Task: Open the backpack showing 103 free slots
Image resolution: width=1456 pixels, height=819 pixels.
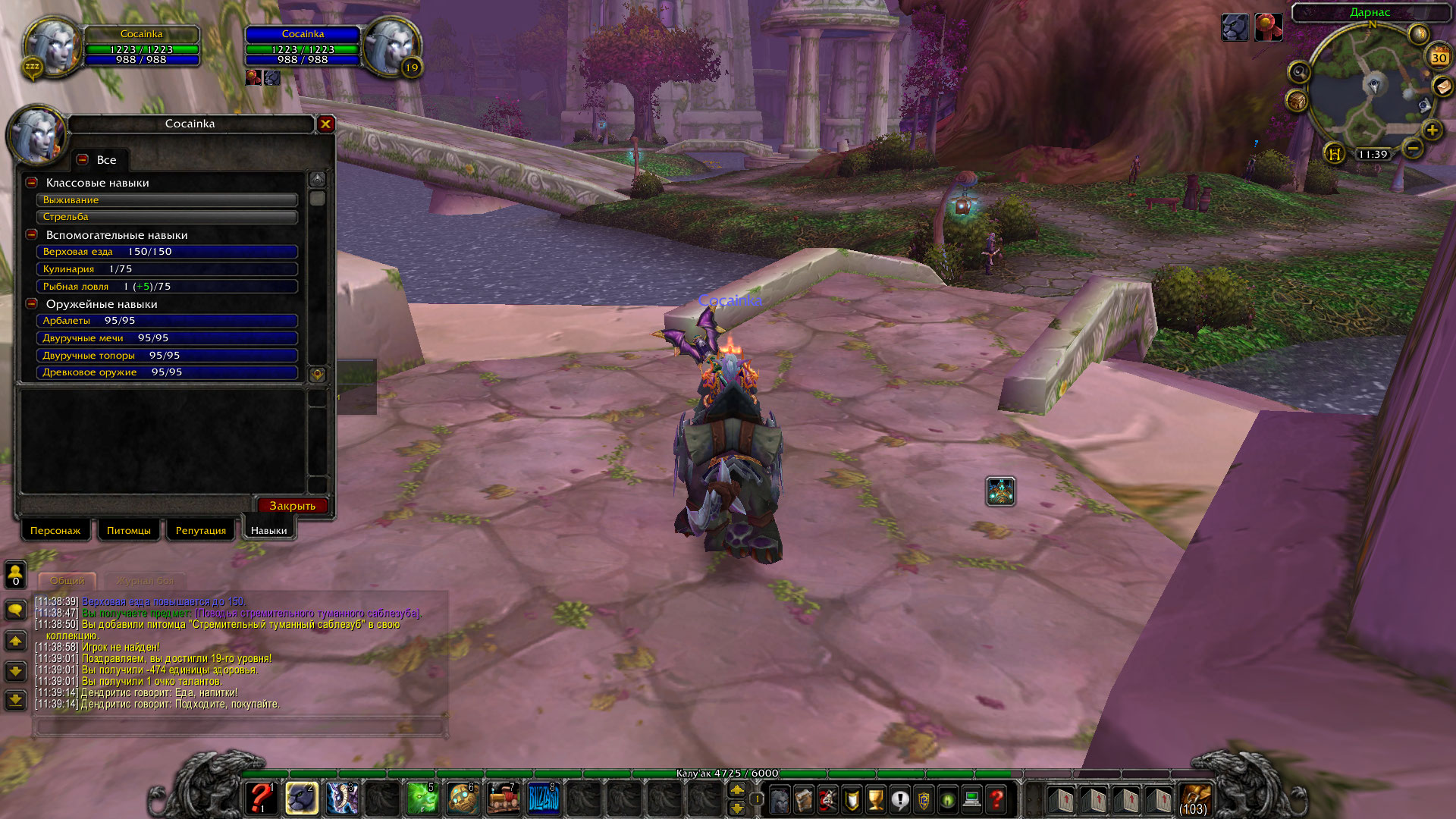Action: [1194, 799]
